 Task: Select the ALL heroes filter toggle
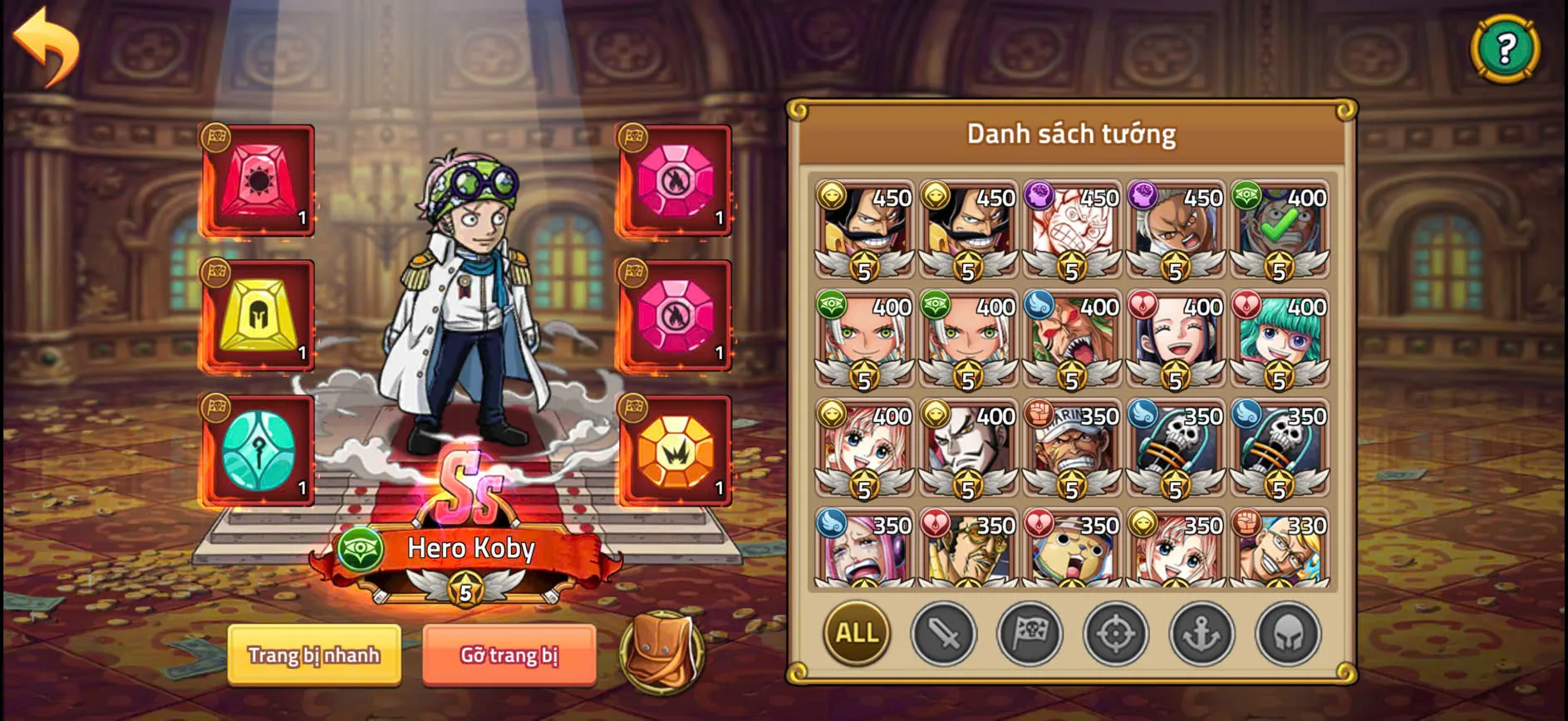(x=857, y=634)
